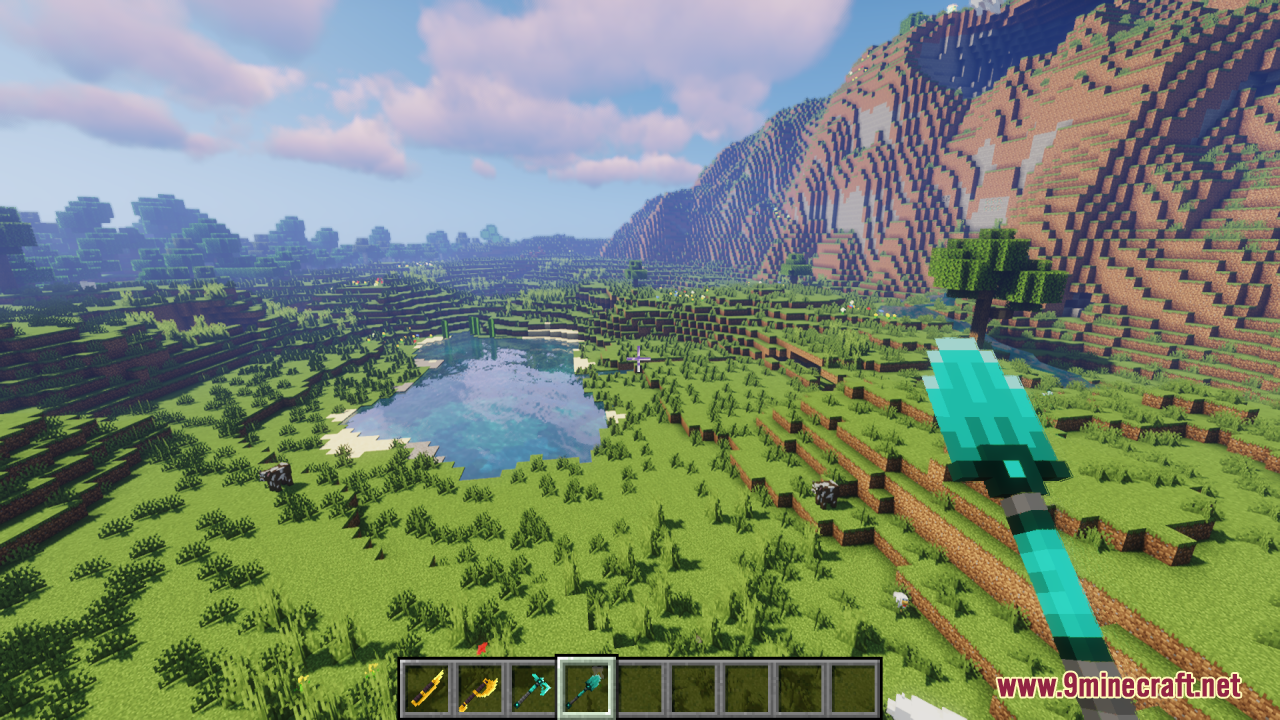
Task: Select the golden sword in the hotbar
Action: click(x=427, y=686)
